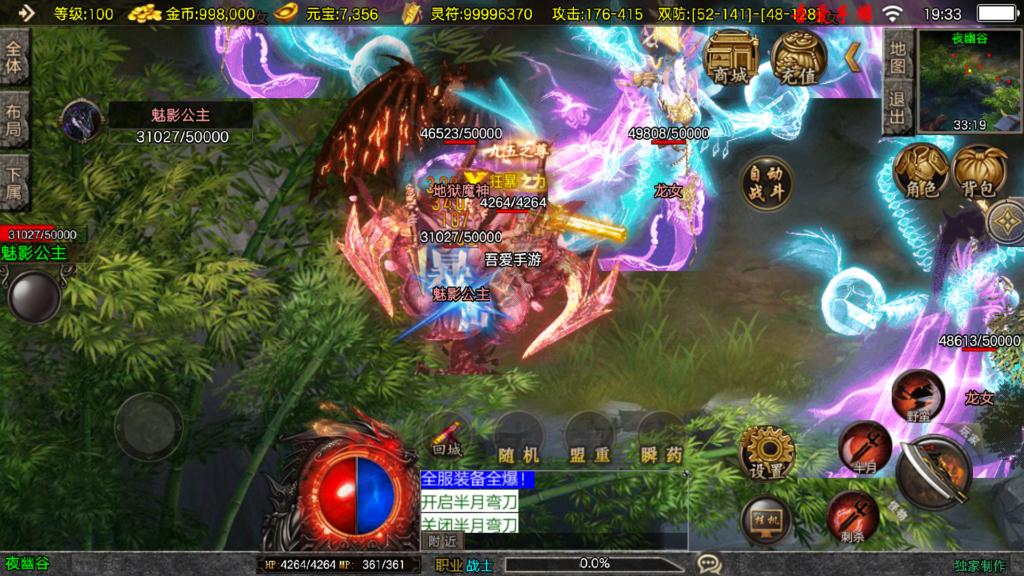Viewport: 1024px width, 576px height.
Task: Toggle 自动战斗 auto battle
Action: [x=766, y=183]
